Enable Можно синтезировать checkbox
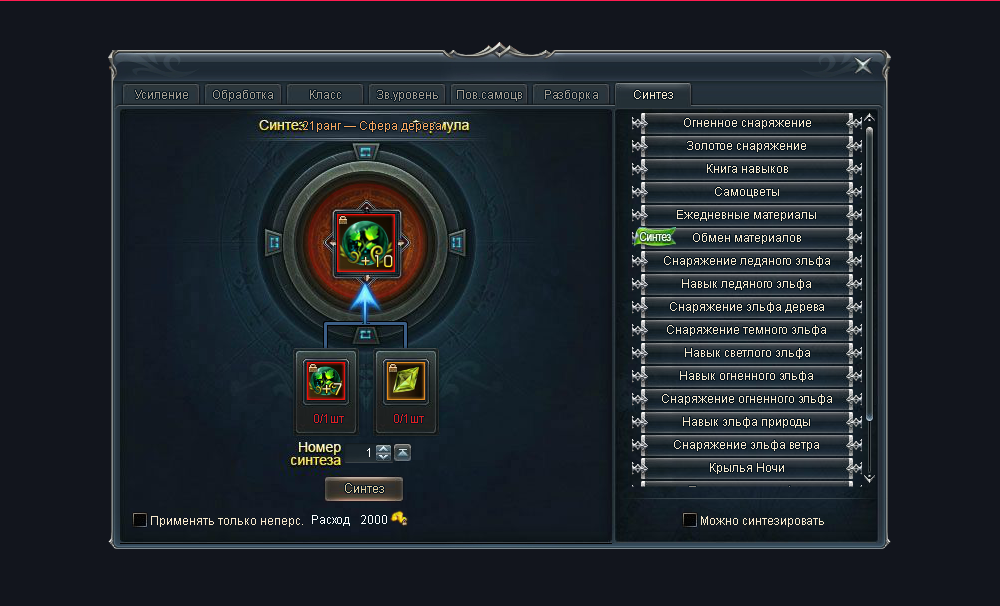 point(690,520)
